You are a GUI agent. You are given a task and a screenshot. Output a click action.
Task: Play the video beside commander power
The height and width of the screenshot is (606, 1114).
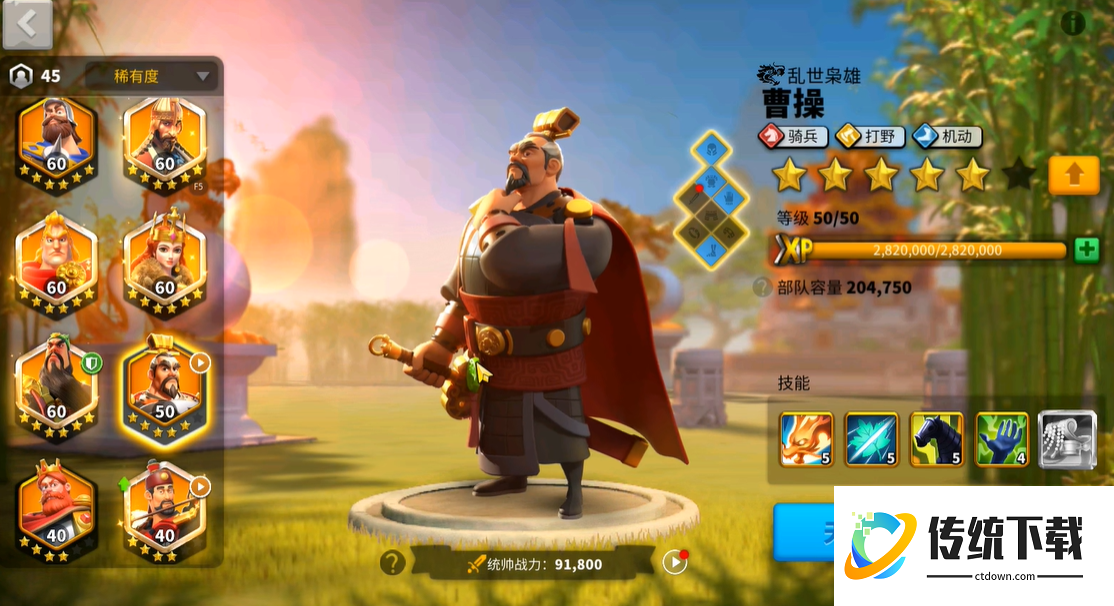(675, 562)
